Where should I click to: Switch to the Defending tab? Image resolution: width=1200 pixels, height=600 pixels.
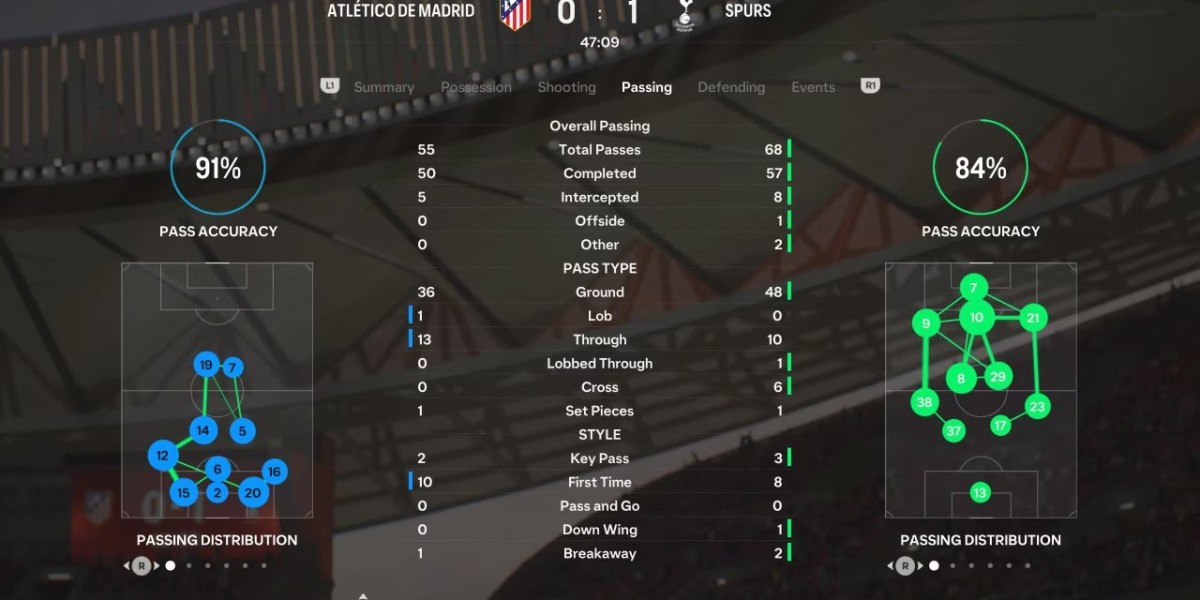pyautogui.click(x=731, y=87)
